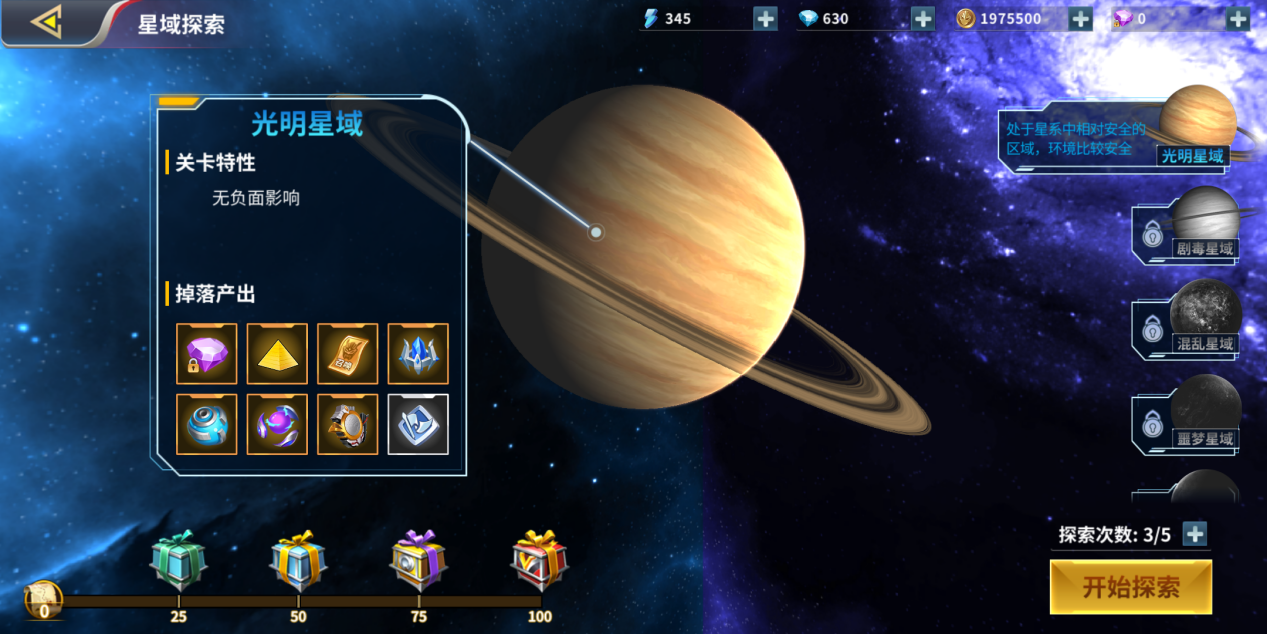
Task: Open the 100-point red gift box
Action: point(539,560)
